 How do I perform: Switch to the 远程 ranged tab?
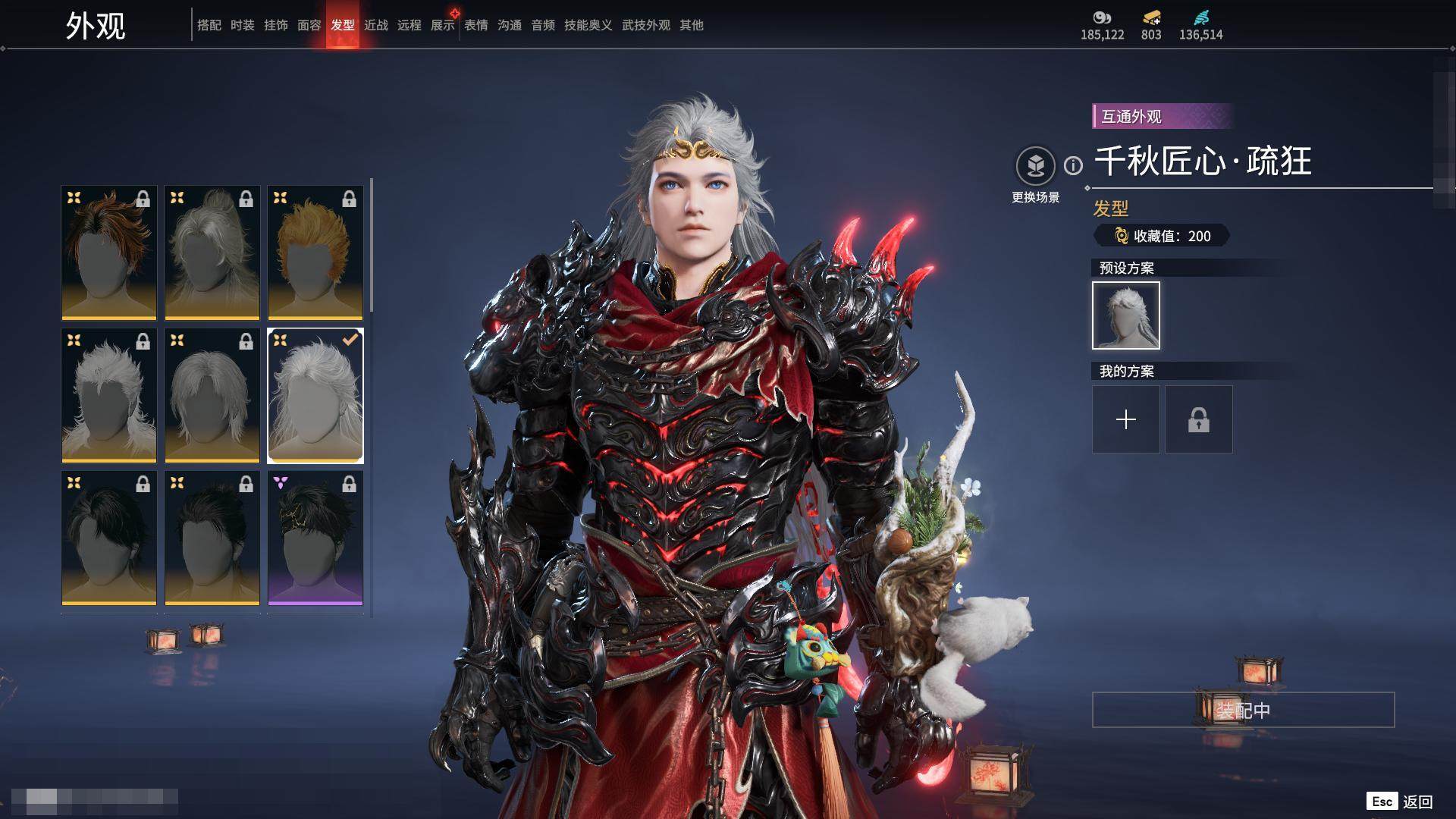(x=409, y=25)
